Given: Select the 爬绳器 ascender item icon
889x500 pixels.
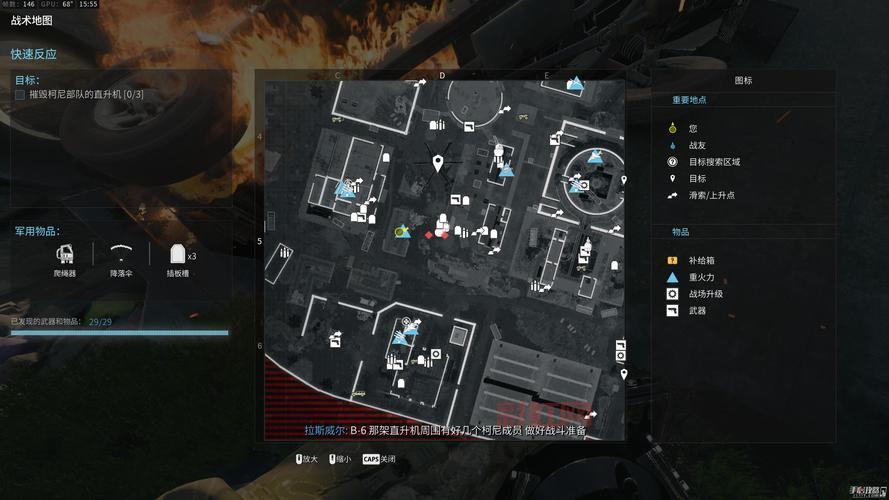Looking at the screenshot, I should coord(65,254).
